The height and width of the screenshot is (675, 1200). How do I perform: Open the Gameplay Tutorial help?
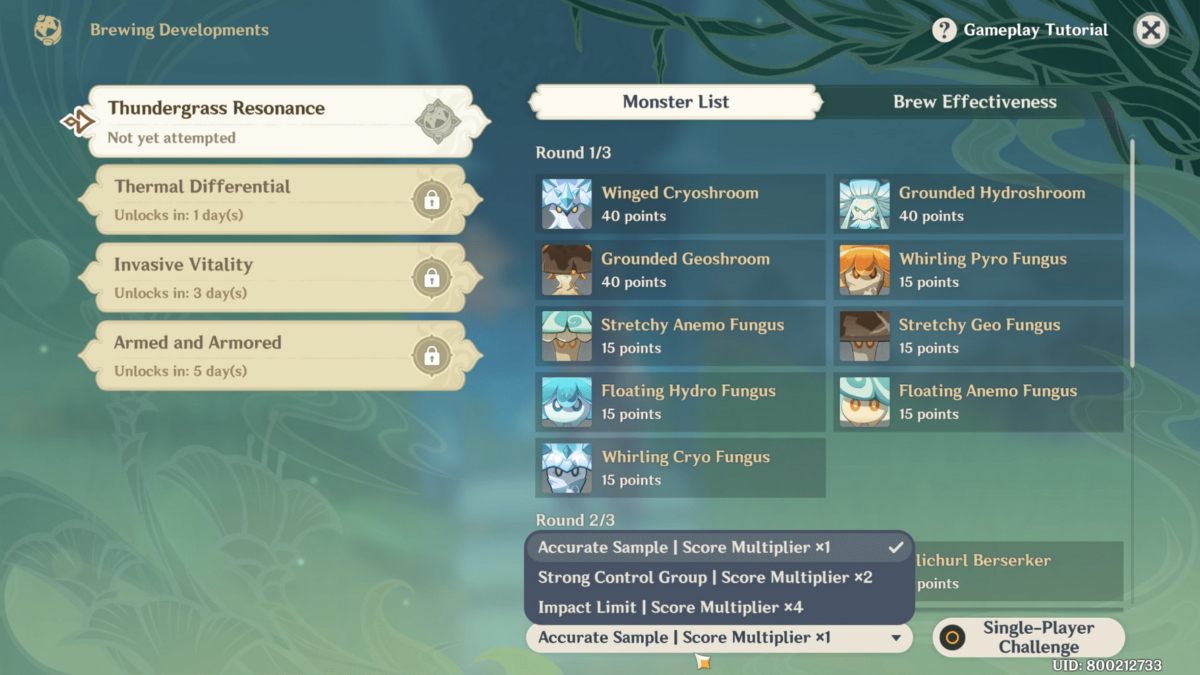[1021, 30]
